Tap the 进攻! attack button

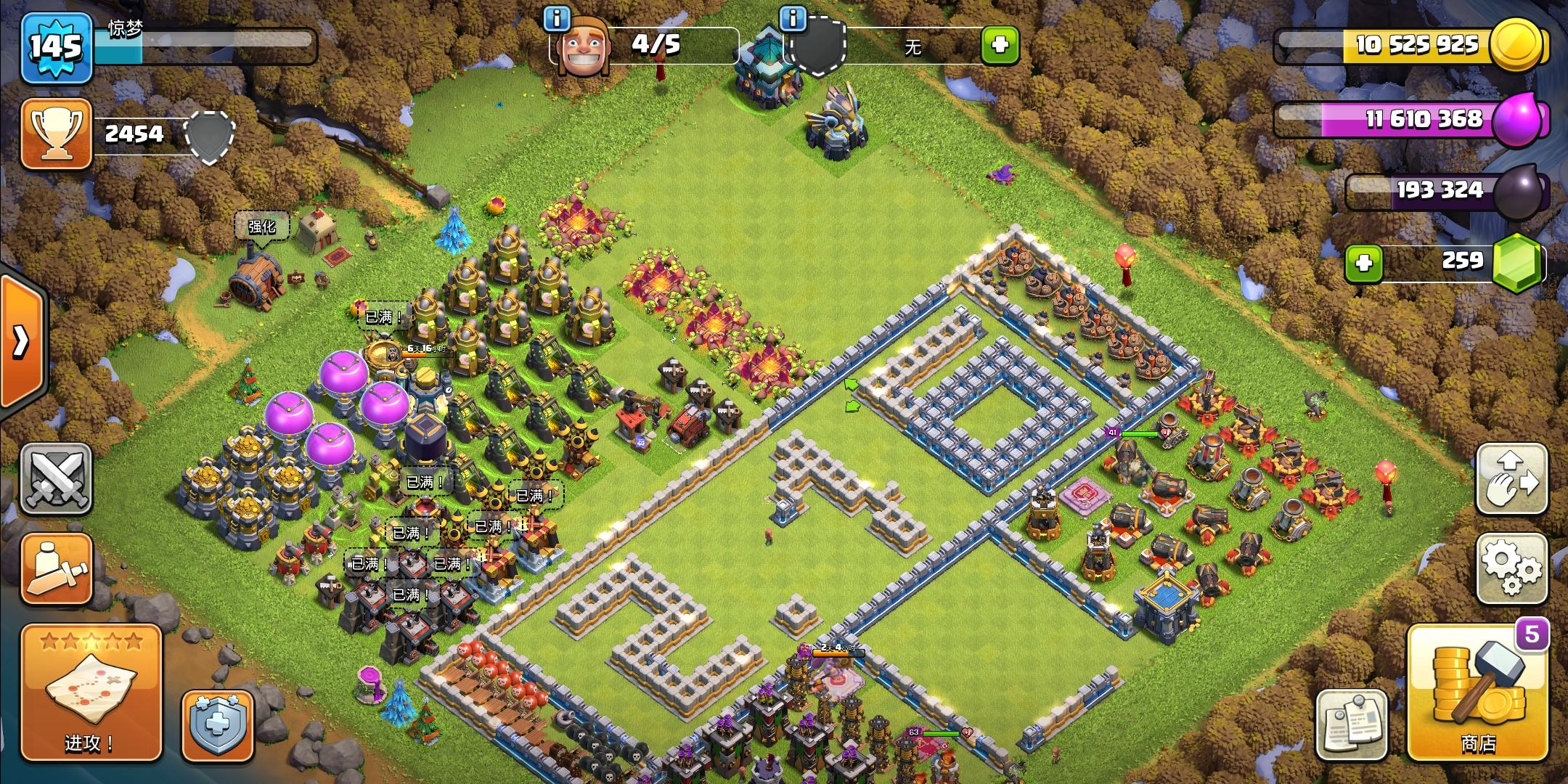(x=91, y=691)
